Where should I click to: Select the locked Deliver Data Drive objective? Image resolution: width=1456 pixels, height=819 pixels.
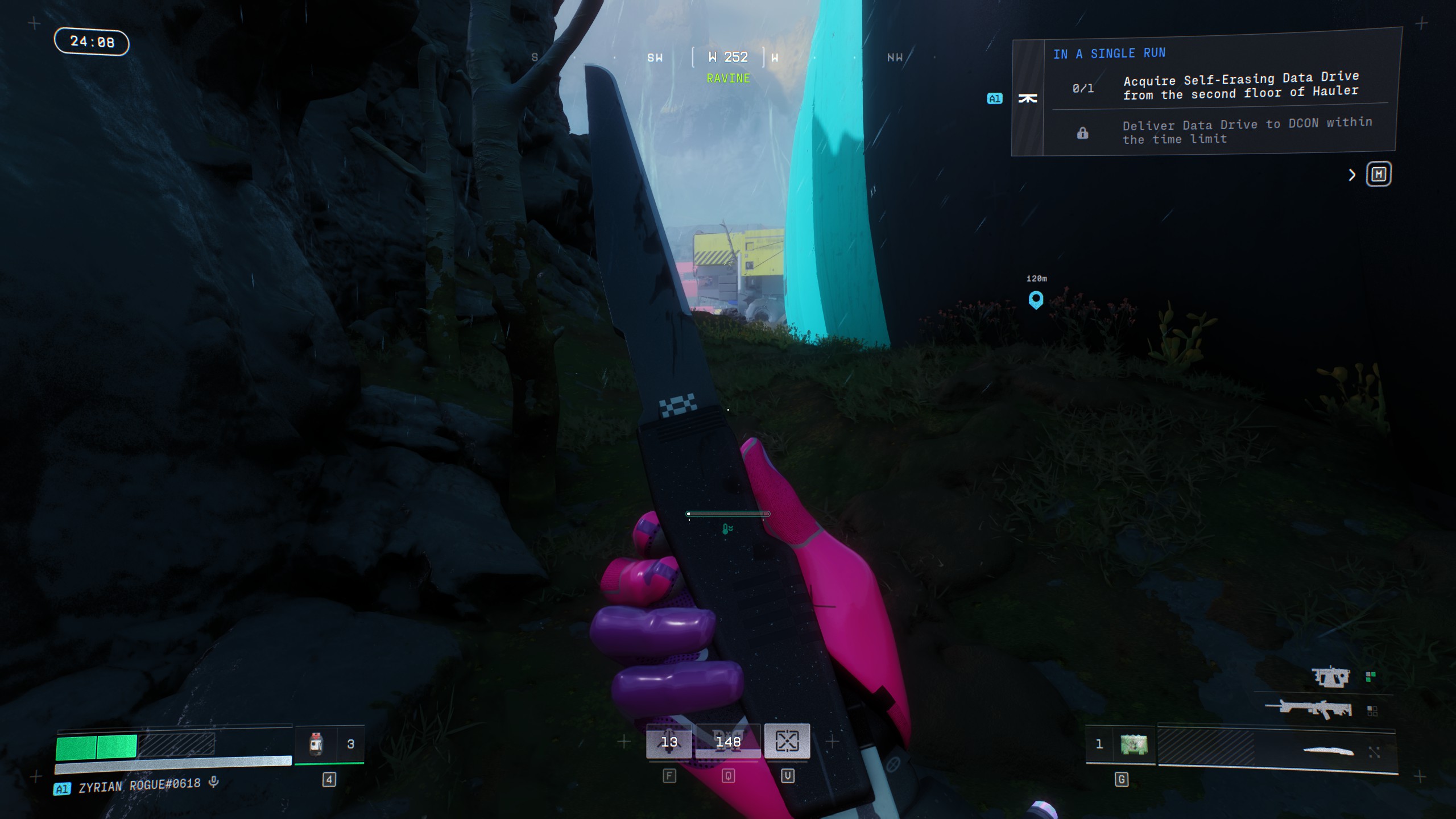pyautogui.click(x=1247, y=131)
